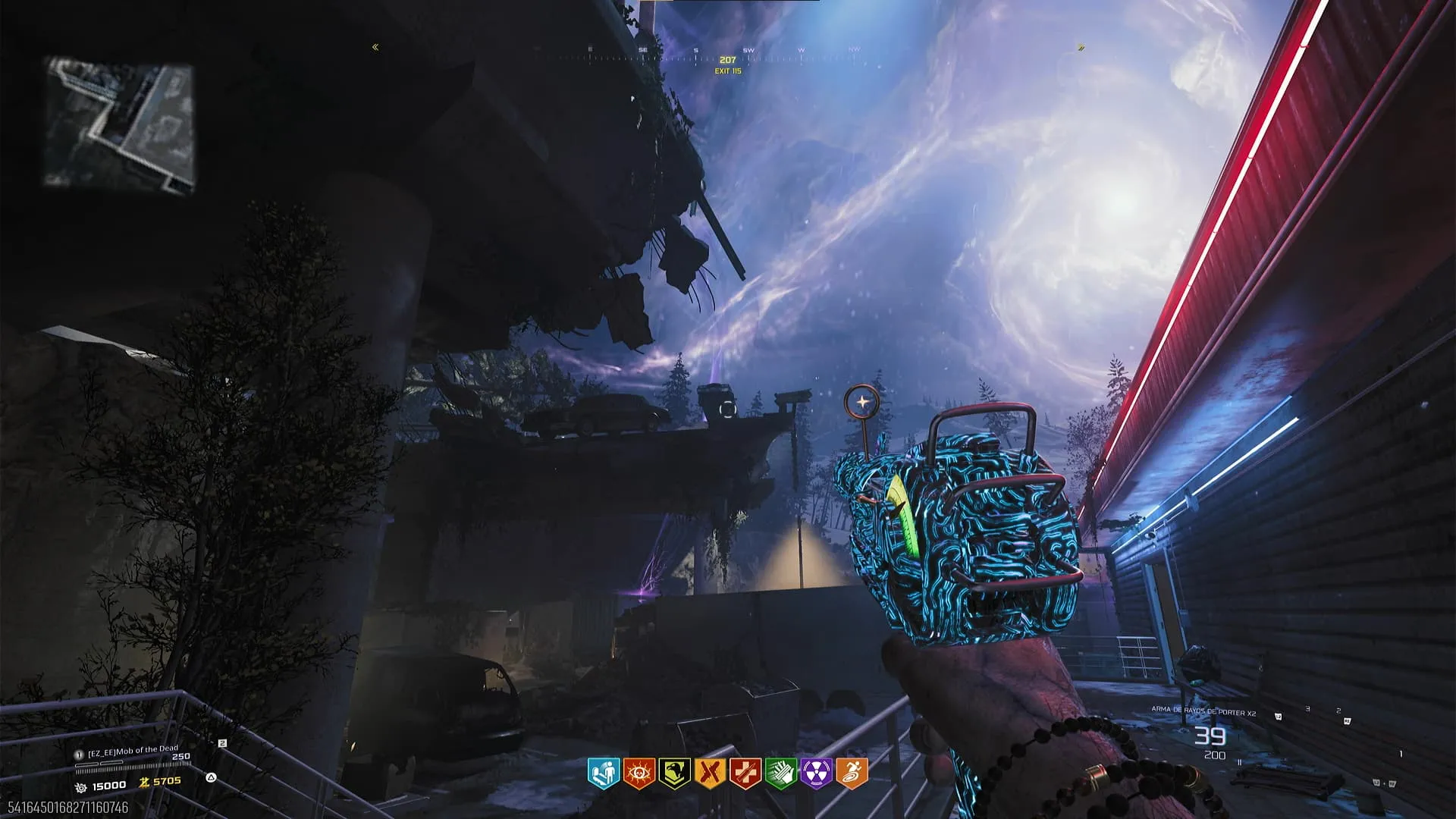Select the red cross Quick Revive perk
Image resolution: width=1456 pixels, height=819 pixels.
click(745, 773)
